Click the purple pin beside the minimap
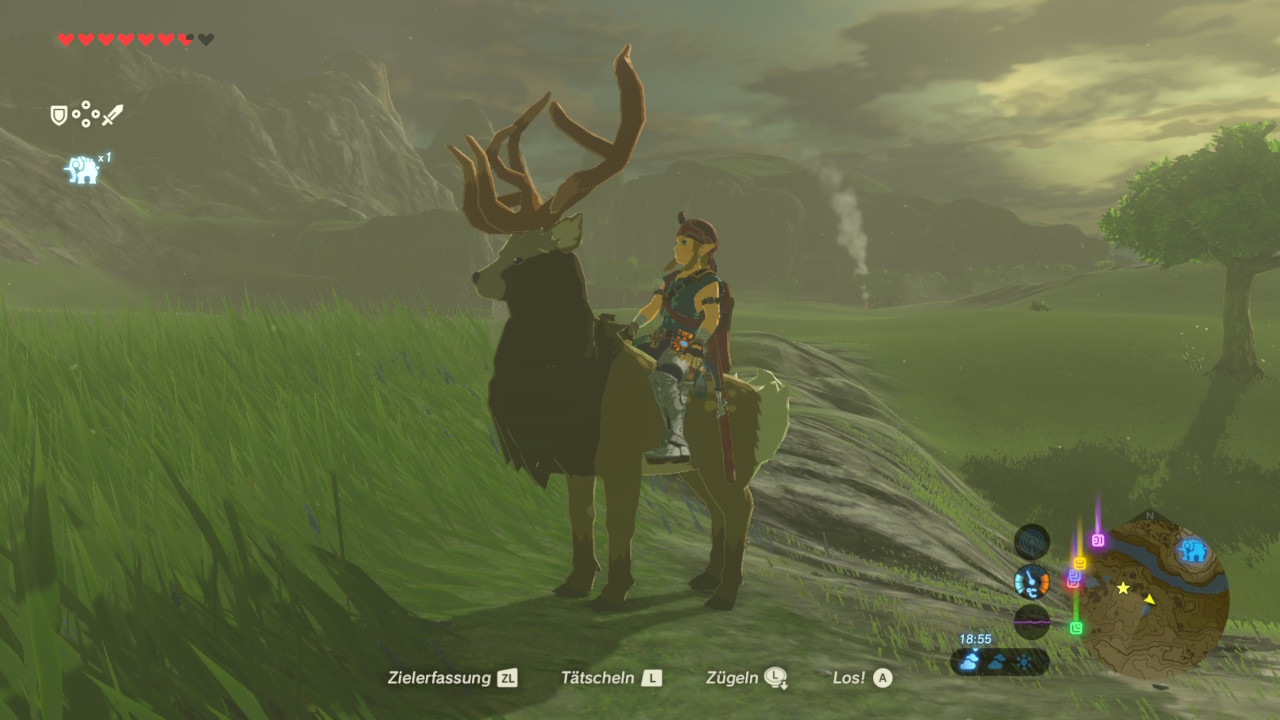 [1098, 540]
